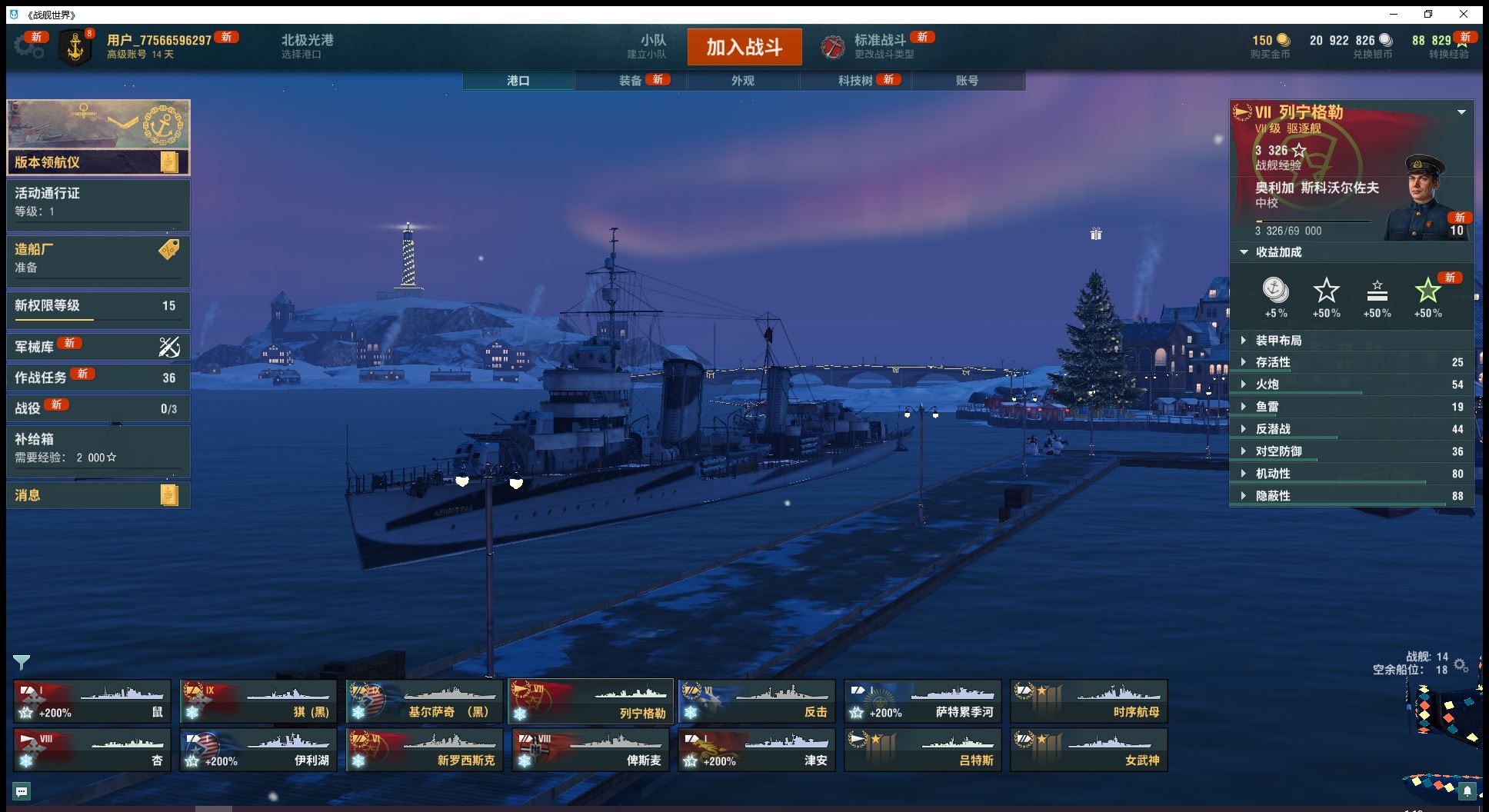Switch to the 装备 tab
1489x812 pixels.
(631, 81)
